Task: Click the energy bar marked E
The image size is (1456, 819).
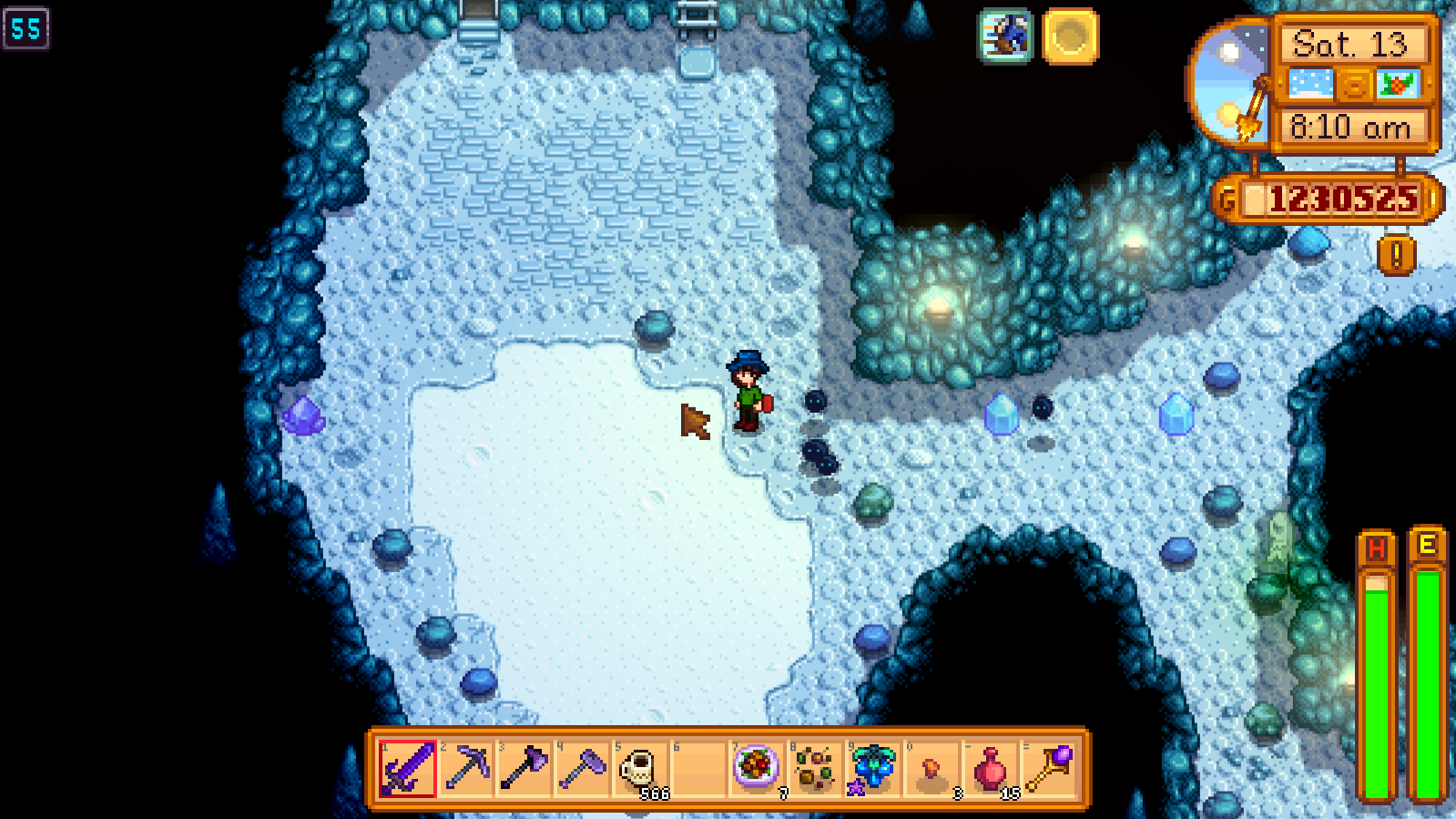Action: point(1426,656)
